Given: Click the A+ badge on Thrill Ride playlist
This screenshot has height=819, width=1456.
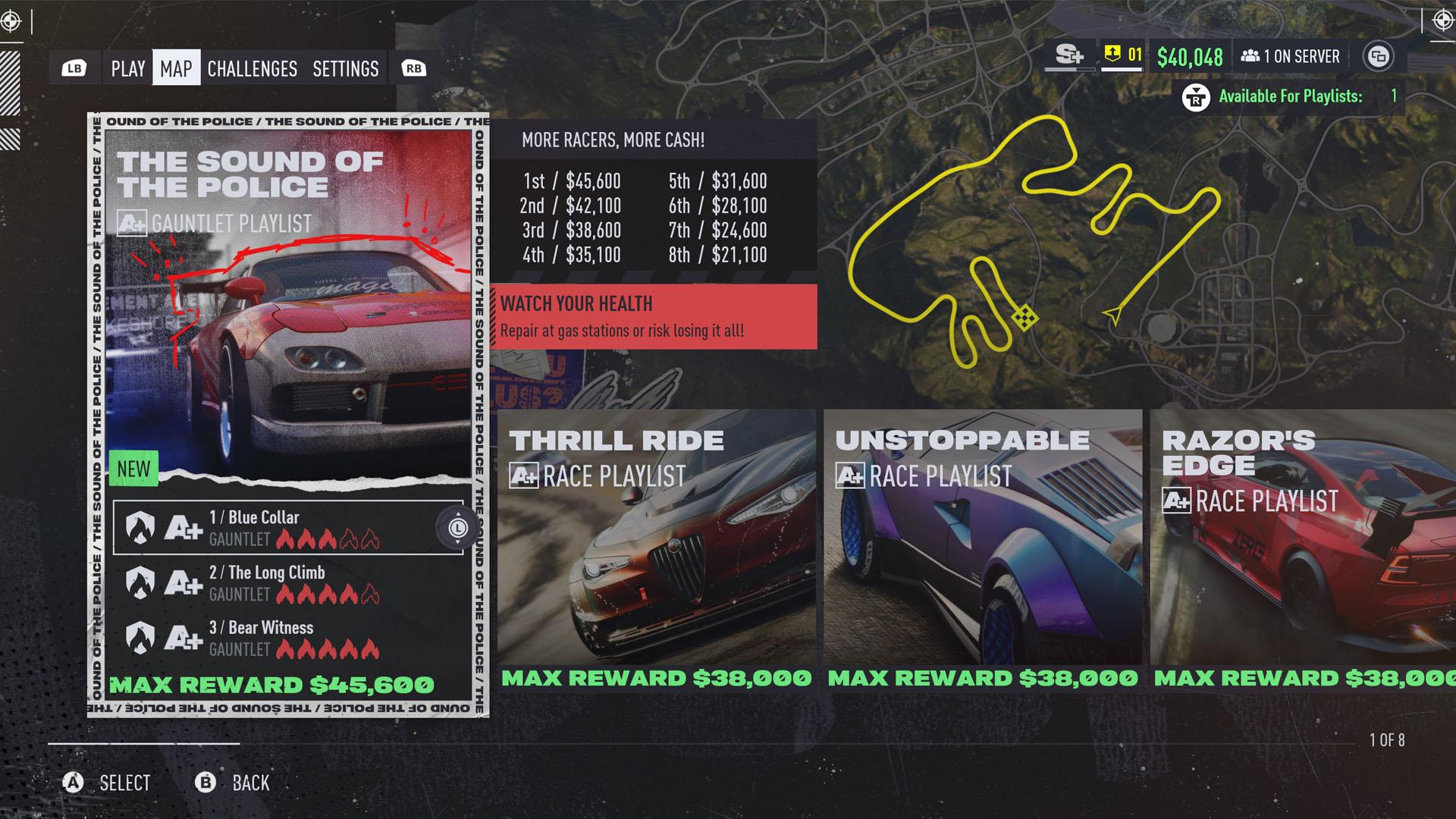Looking at the screenshot, I should (524, 477).
